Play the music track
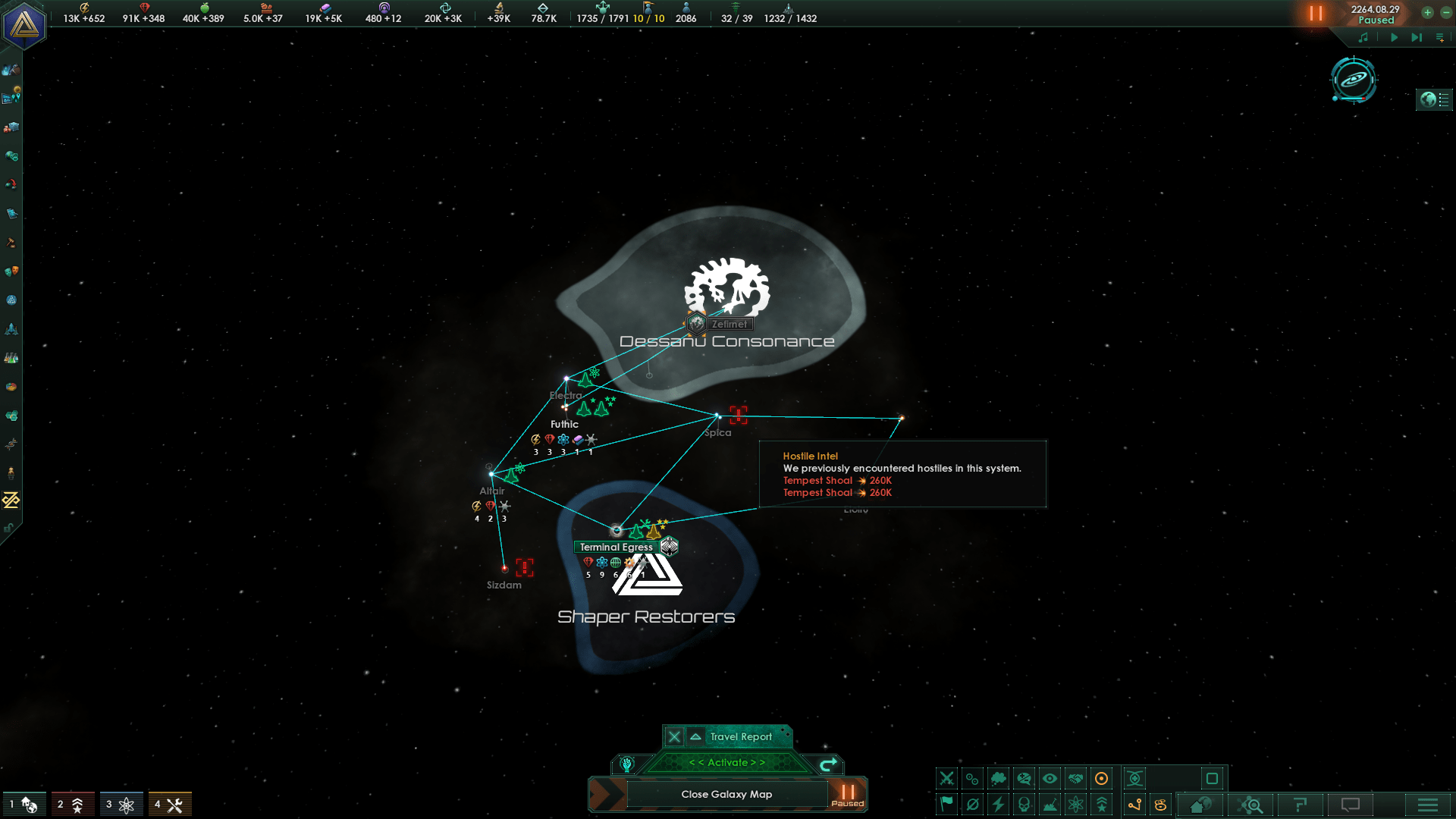The image size is (1456, 819). pos(1394,37)
